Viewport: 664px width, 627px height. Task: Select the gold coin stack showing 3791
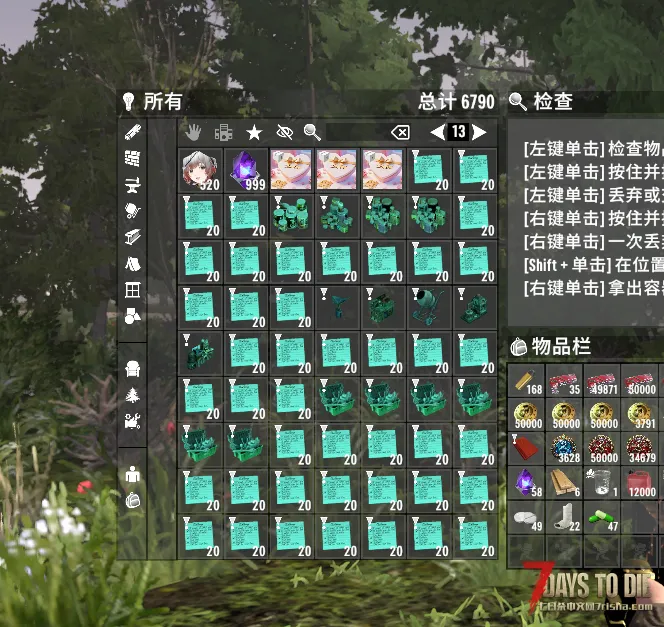641,413
